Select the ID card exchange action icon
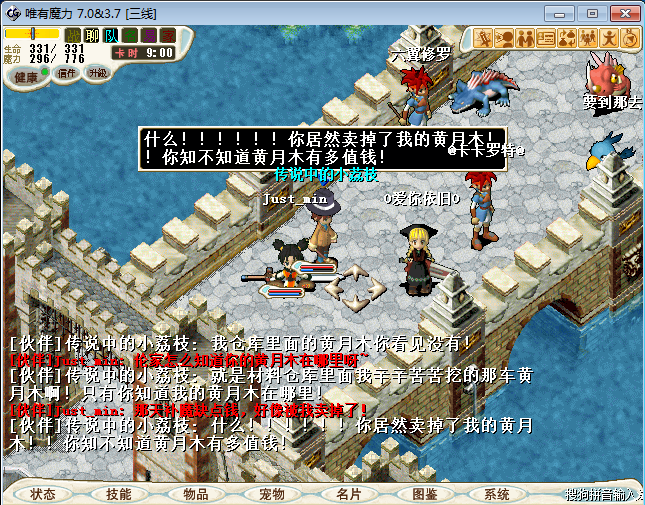Screen dimensions: 645x505 546,38
